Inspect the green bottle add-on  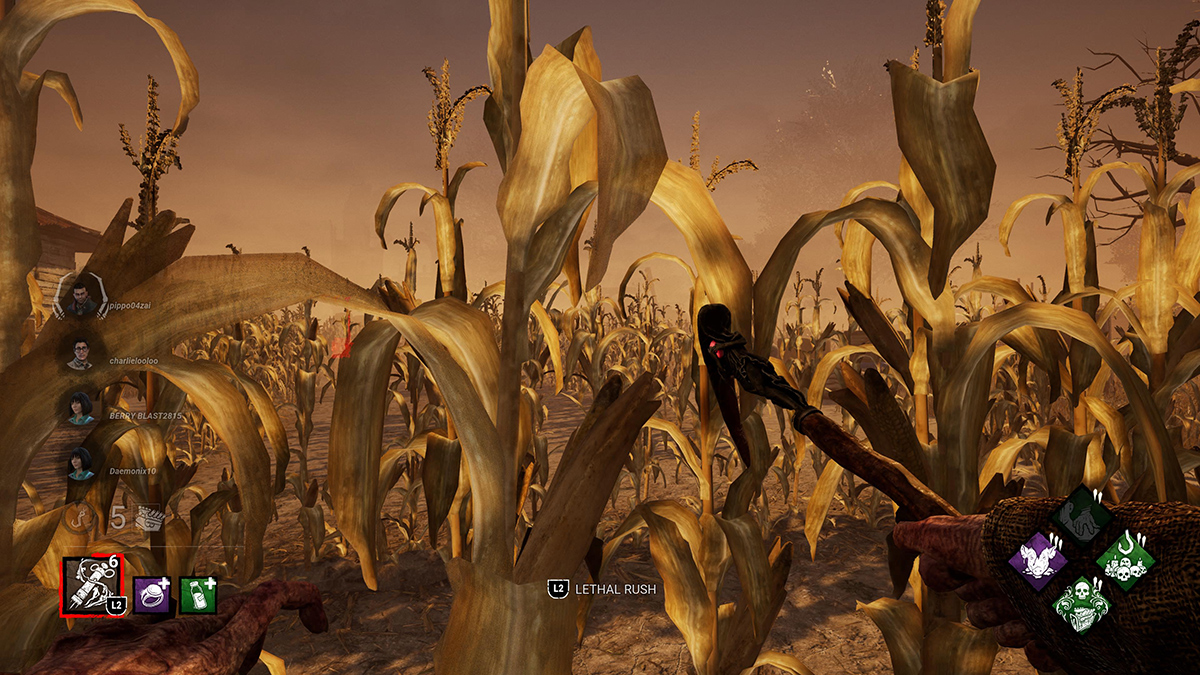pos(197,595)
